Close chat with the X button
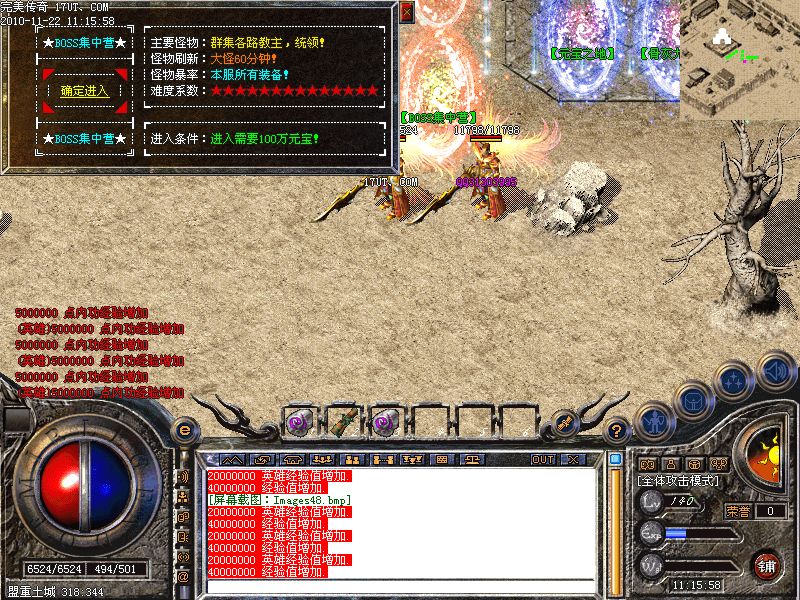The image size is (800, 600). pyautogui.click(x=572, y=460)
